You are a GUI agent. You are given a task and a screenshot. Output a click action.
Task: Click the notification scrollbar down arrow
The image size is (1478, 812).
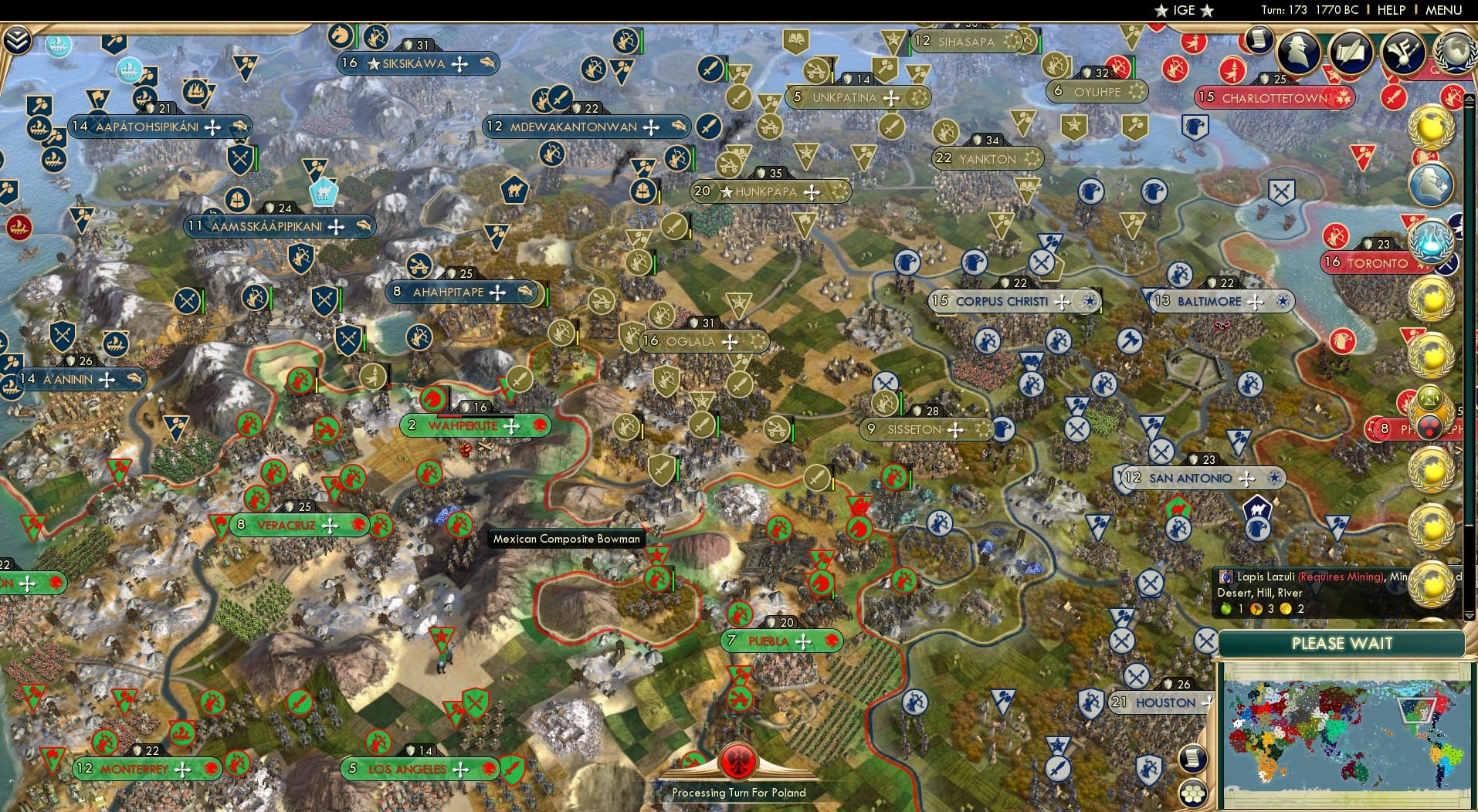click(1469, 617)
